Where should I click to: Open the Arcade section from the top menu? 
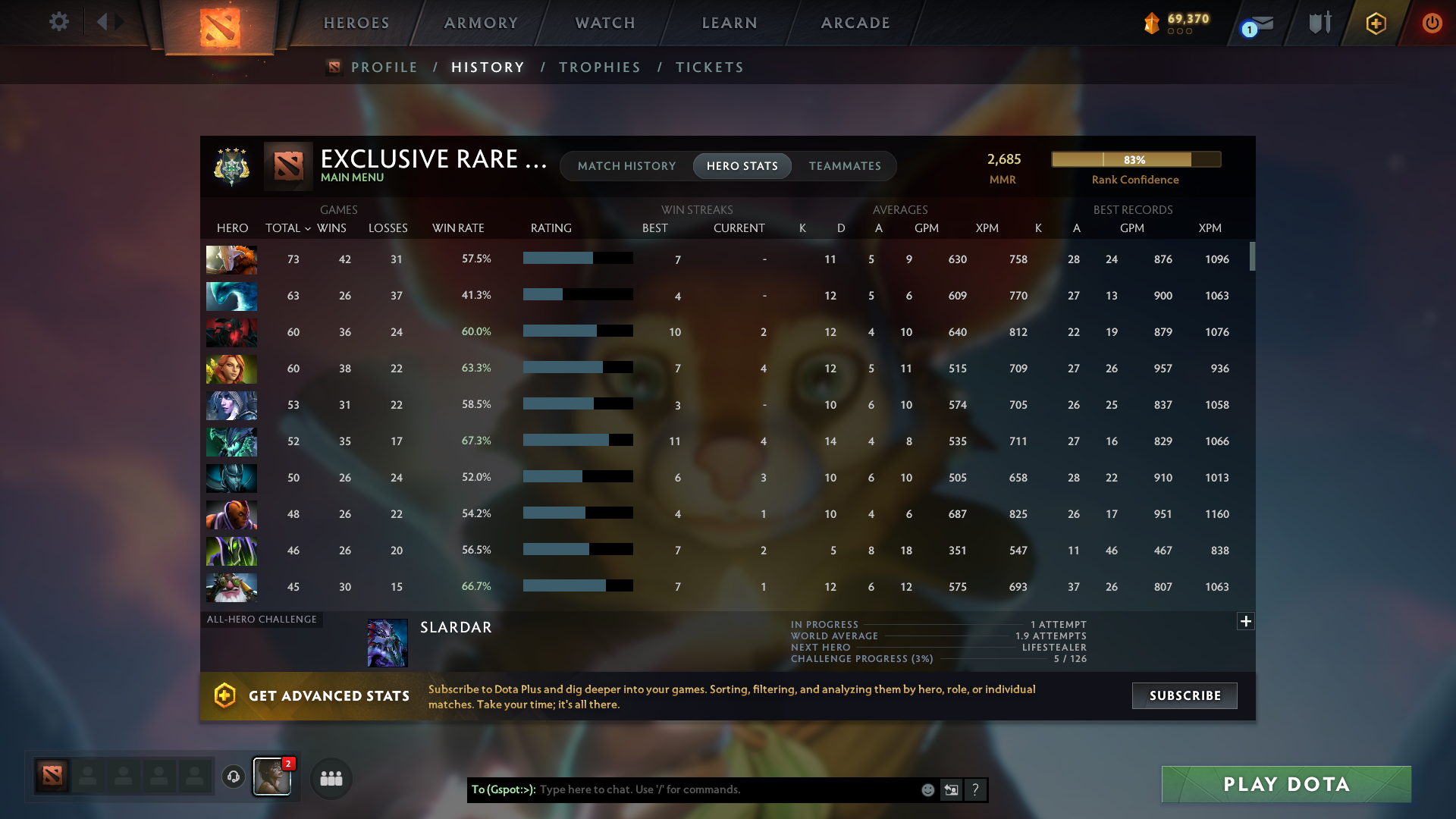(855, 23)
